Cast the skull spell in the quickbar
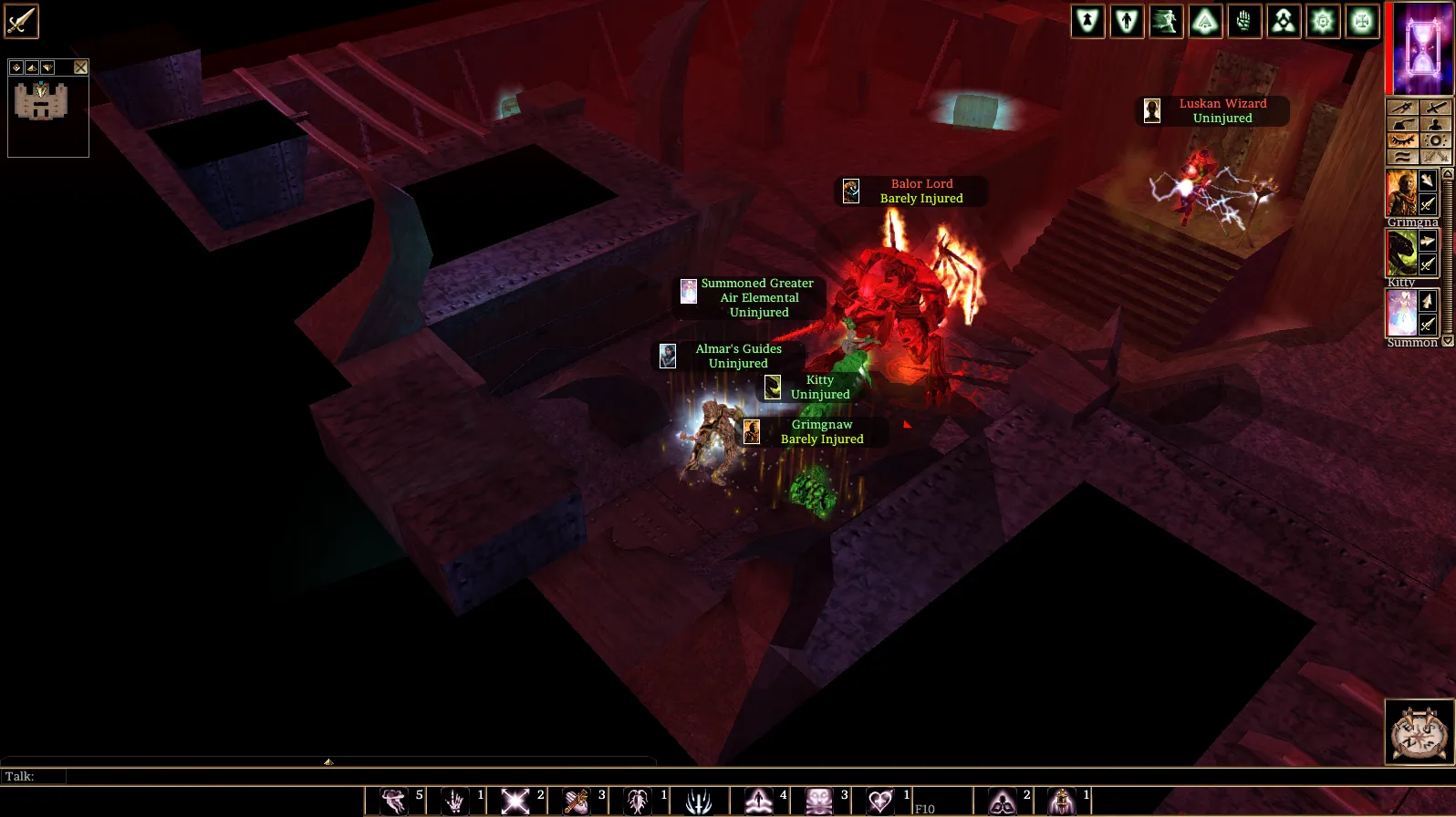Image resolution: width=1456 pixels, height=817 pixels. [819, 801]
